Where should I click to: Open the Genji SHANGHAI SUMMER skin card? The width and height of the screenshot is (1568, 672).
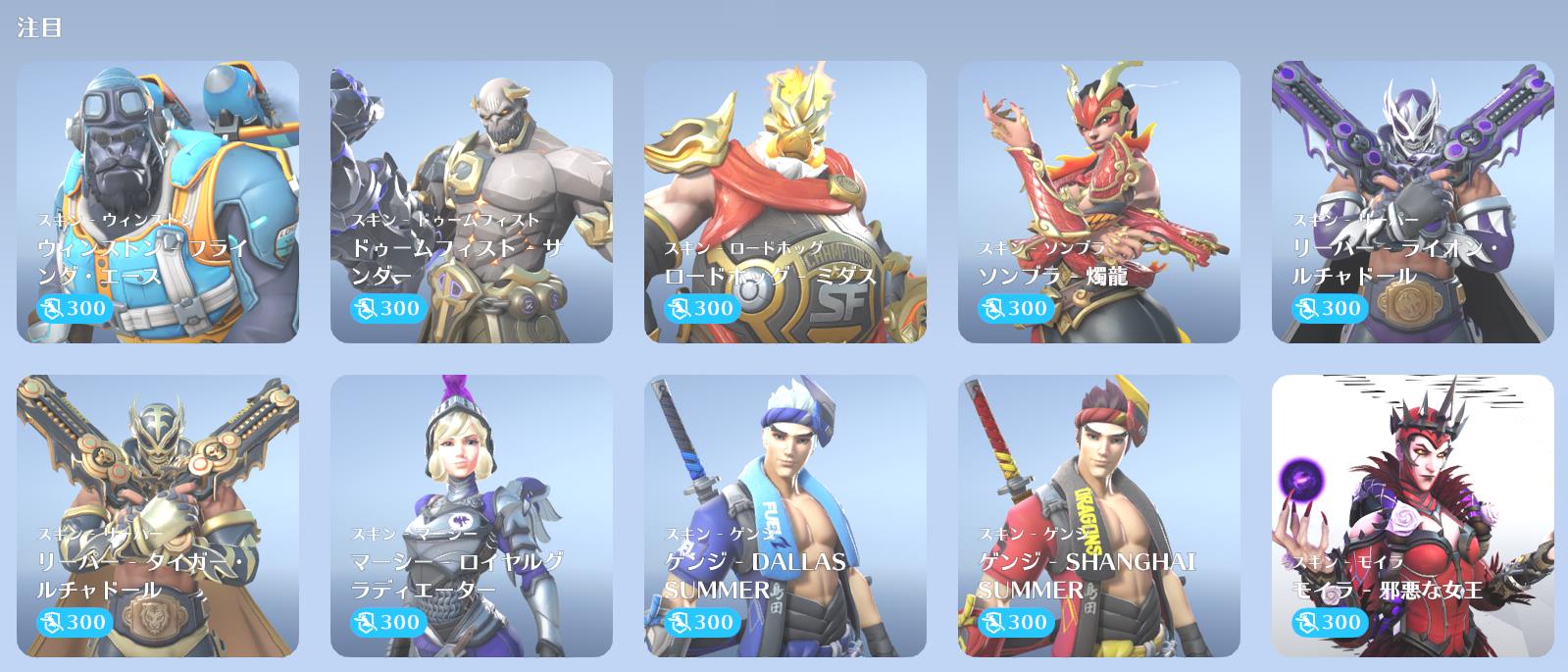click(1099, 516)
